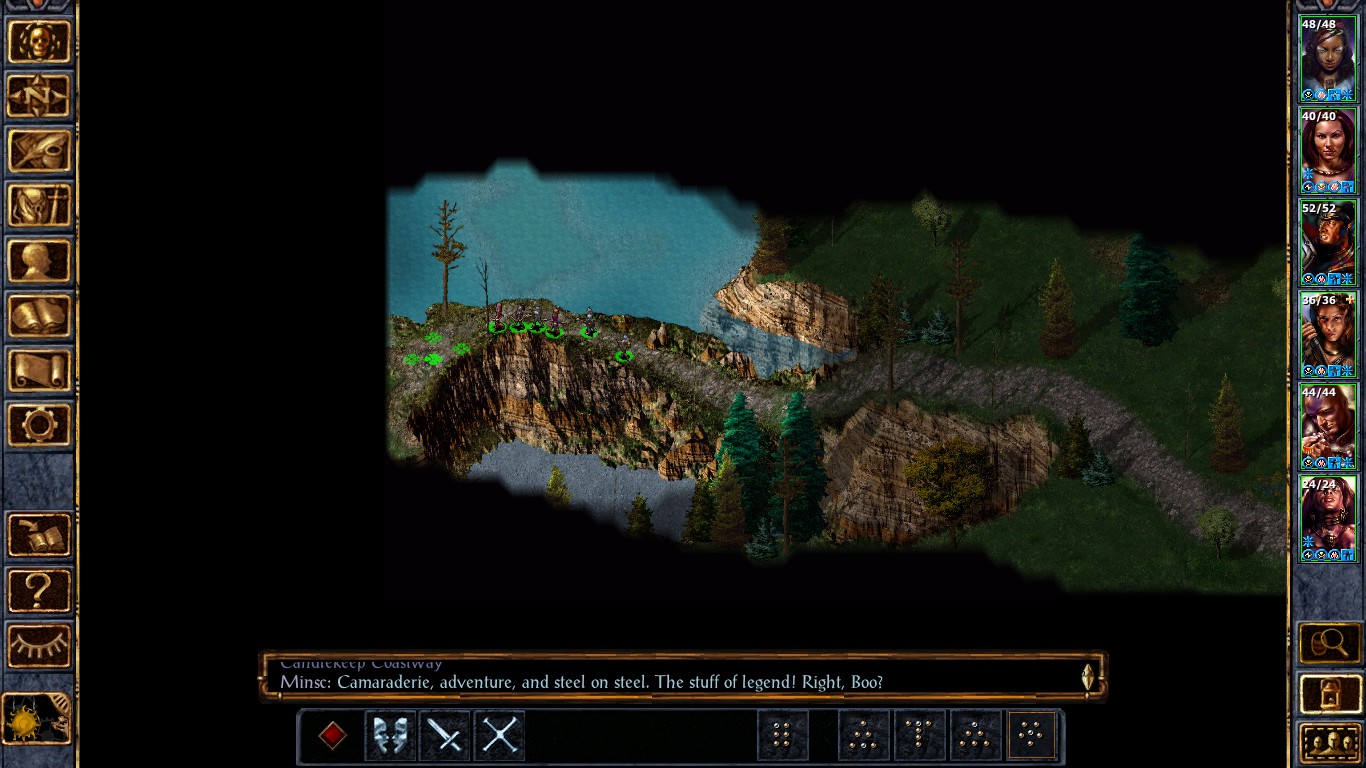Viewport: 1366px width, 768px height.
Task: Open the options gear menu
Action: click(x=39, y=425)
